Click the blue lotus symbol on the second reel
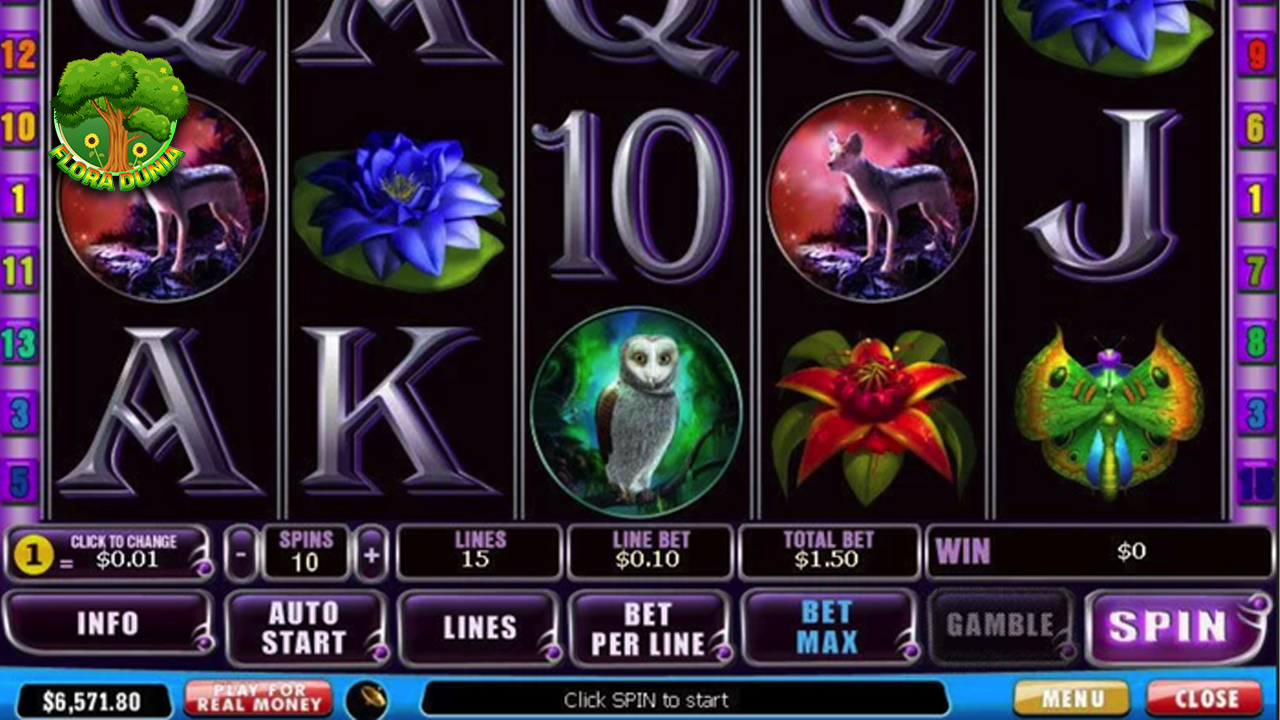 point(398,200)
